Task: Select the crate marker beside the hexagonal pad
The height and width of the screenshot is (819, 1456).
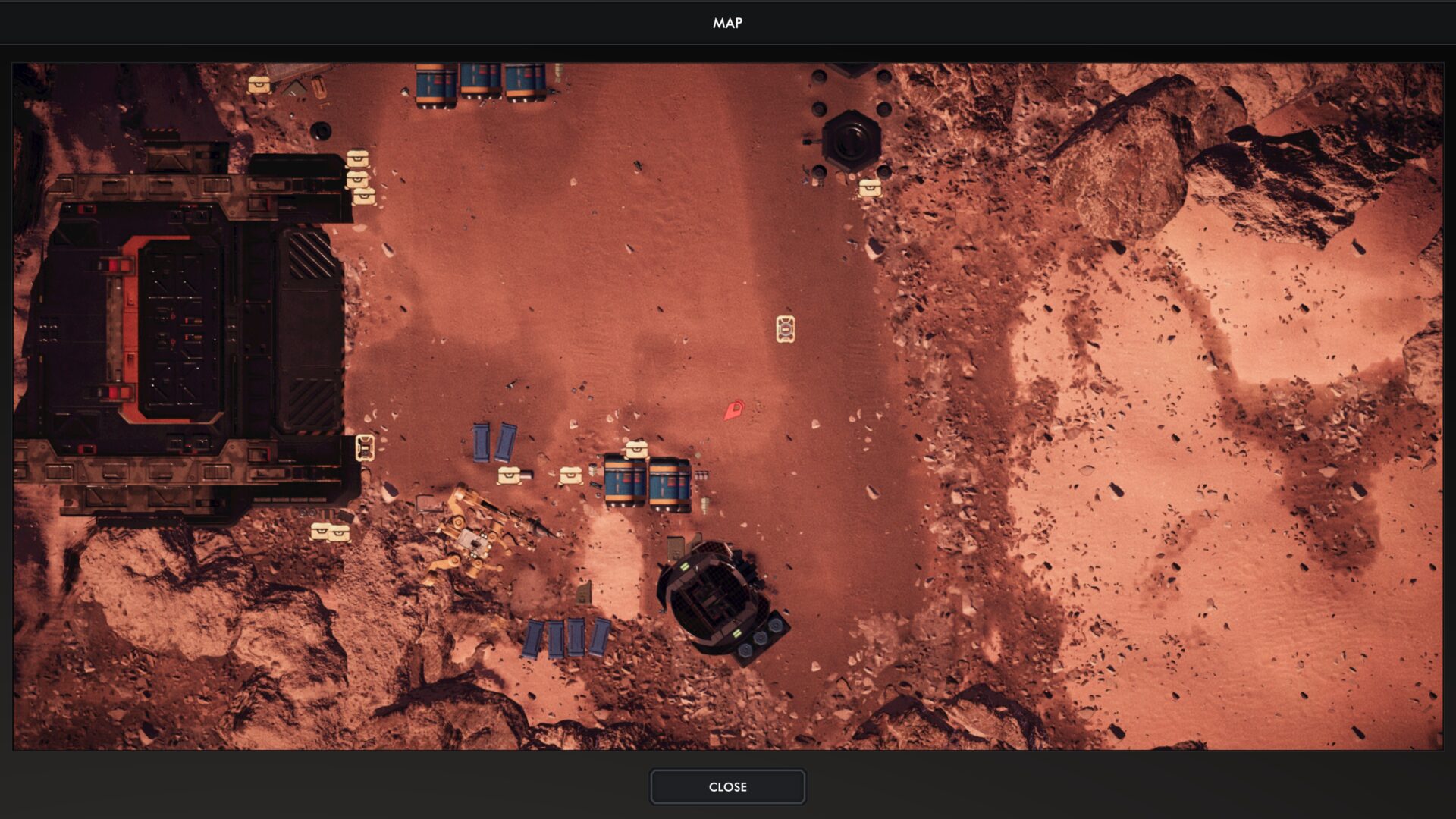Action: 870,187
